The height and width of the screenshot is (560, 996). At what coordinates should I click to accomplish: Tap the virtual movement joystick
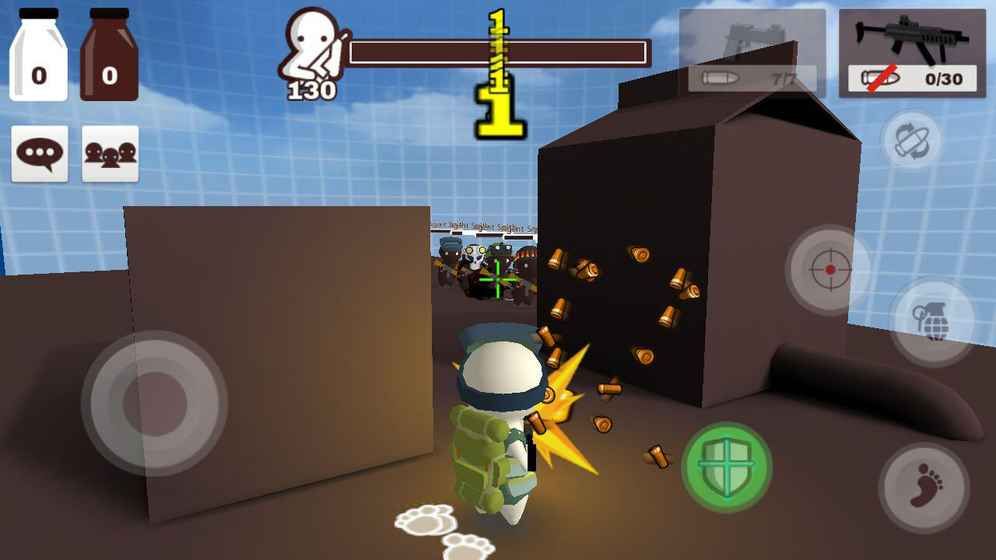[153, 402]
